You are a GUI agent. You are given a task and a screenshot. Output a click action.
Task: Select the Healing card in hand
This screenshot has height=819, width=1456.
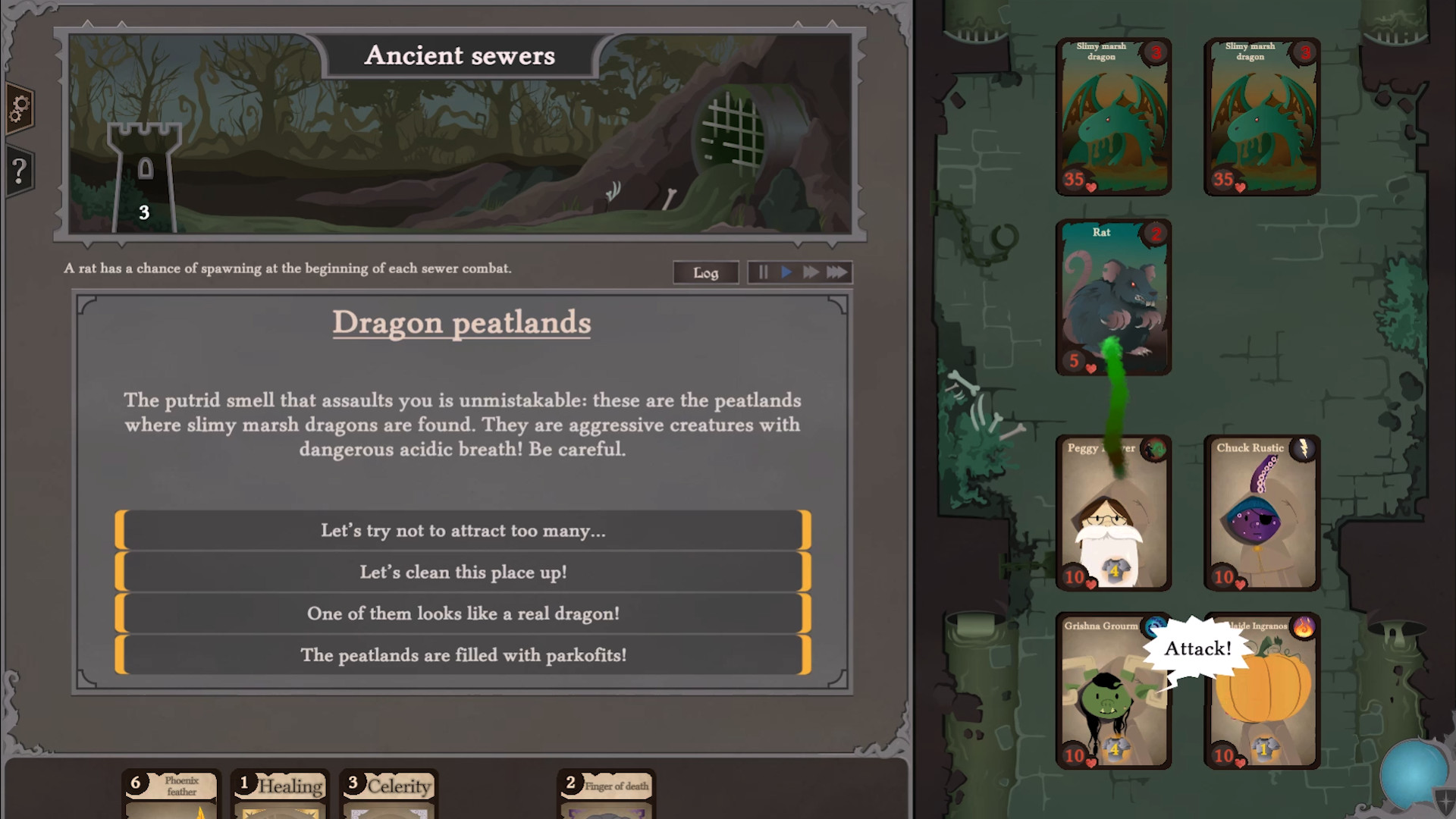279,792
